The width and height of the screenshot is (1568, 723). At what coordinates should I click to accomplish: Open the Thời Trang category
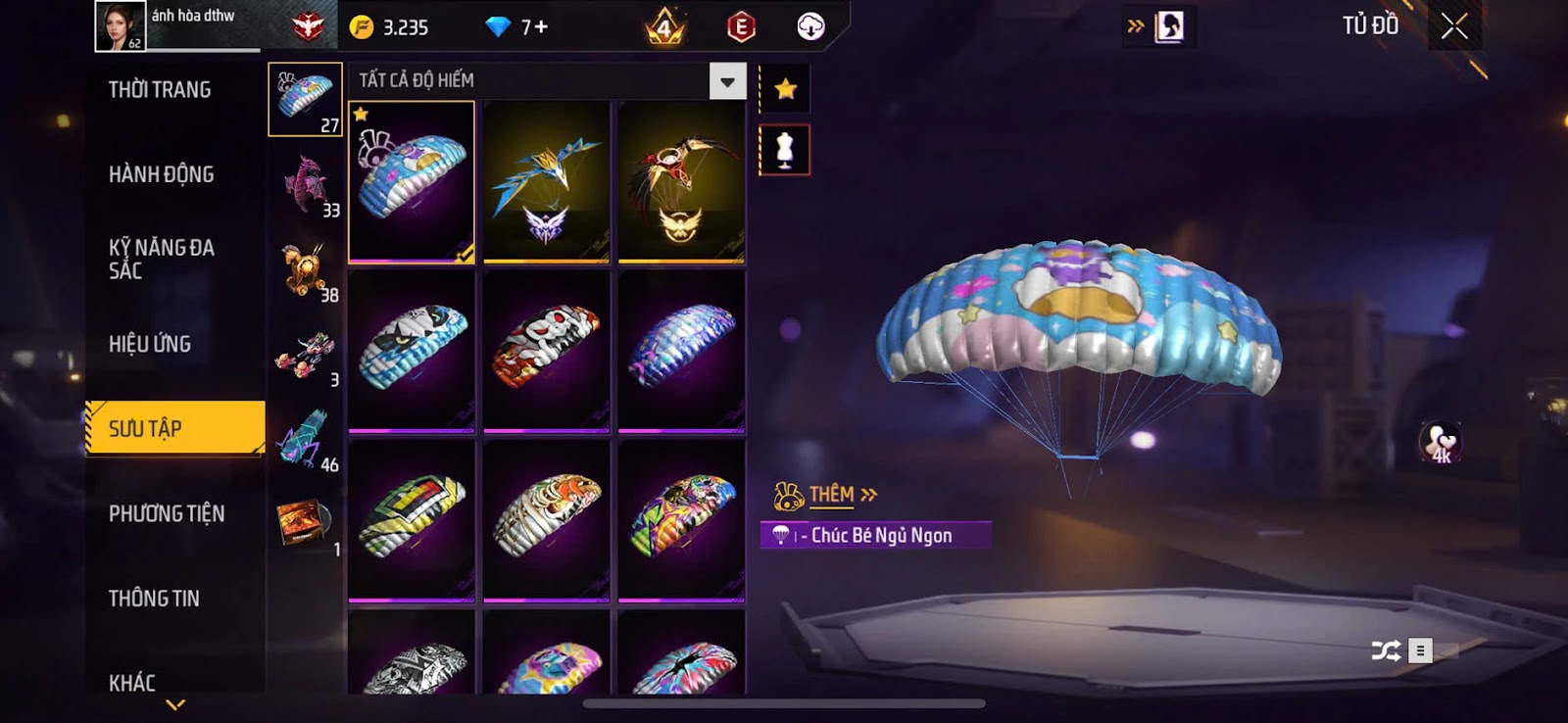[x=160, y=90]
